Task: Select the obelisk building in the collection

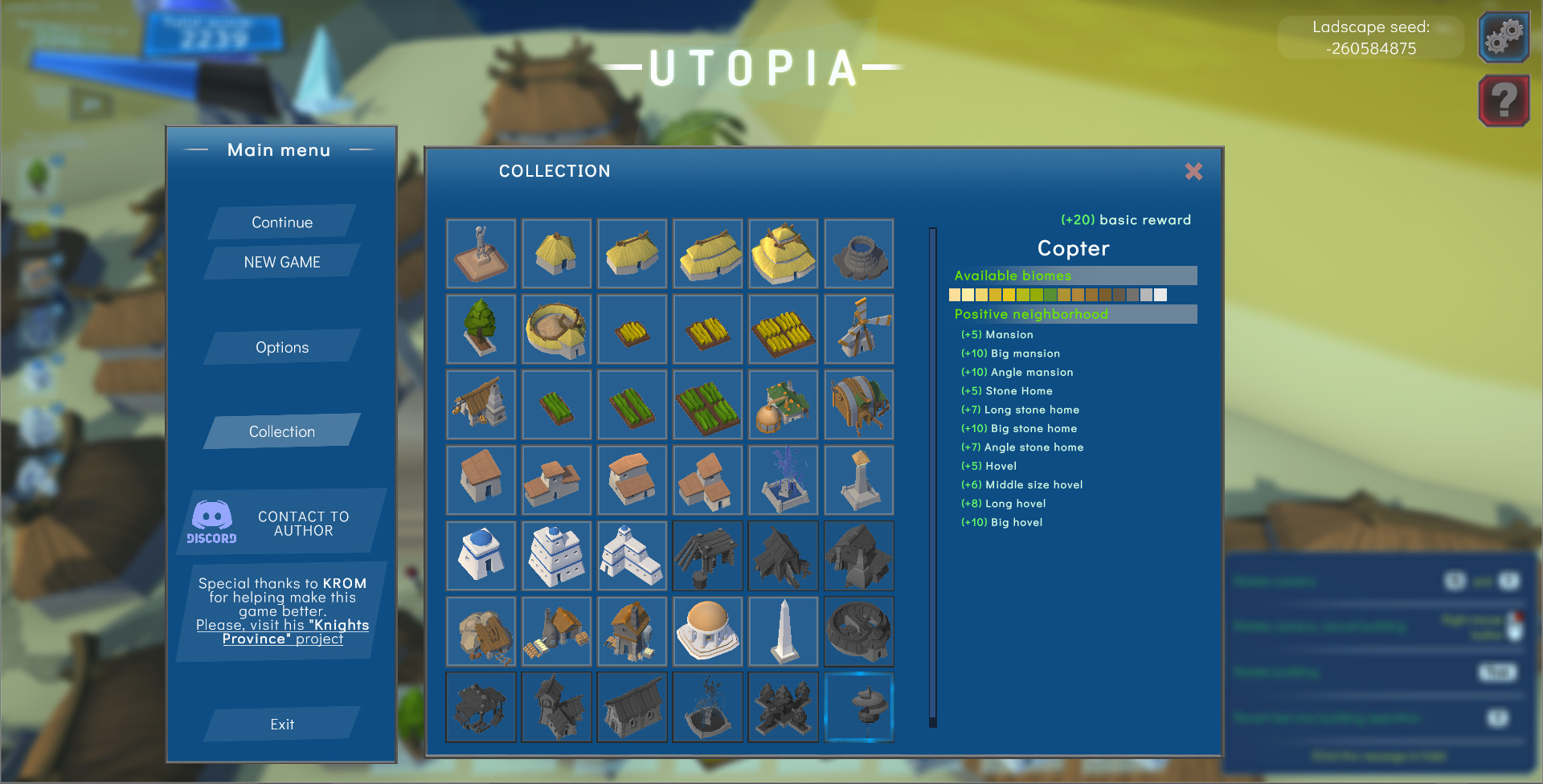Action: point(783,631)
